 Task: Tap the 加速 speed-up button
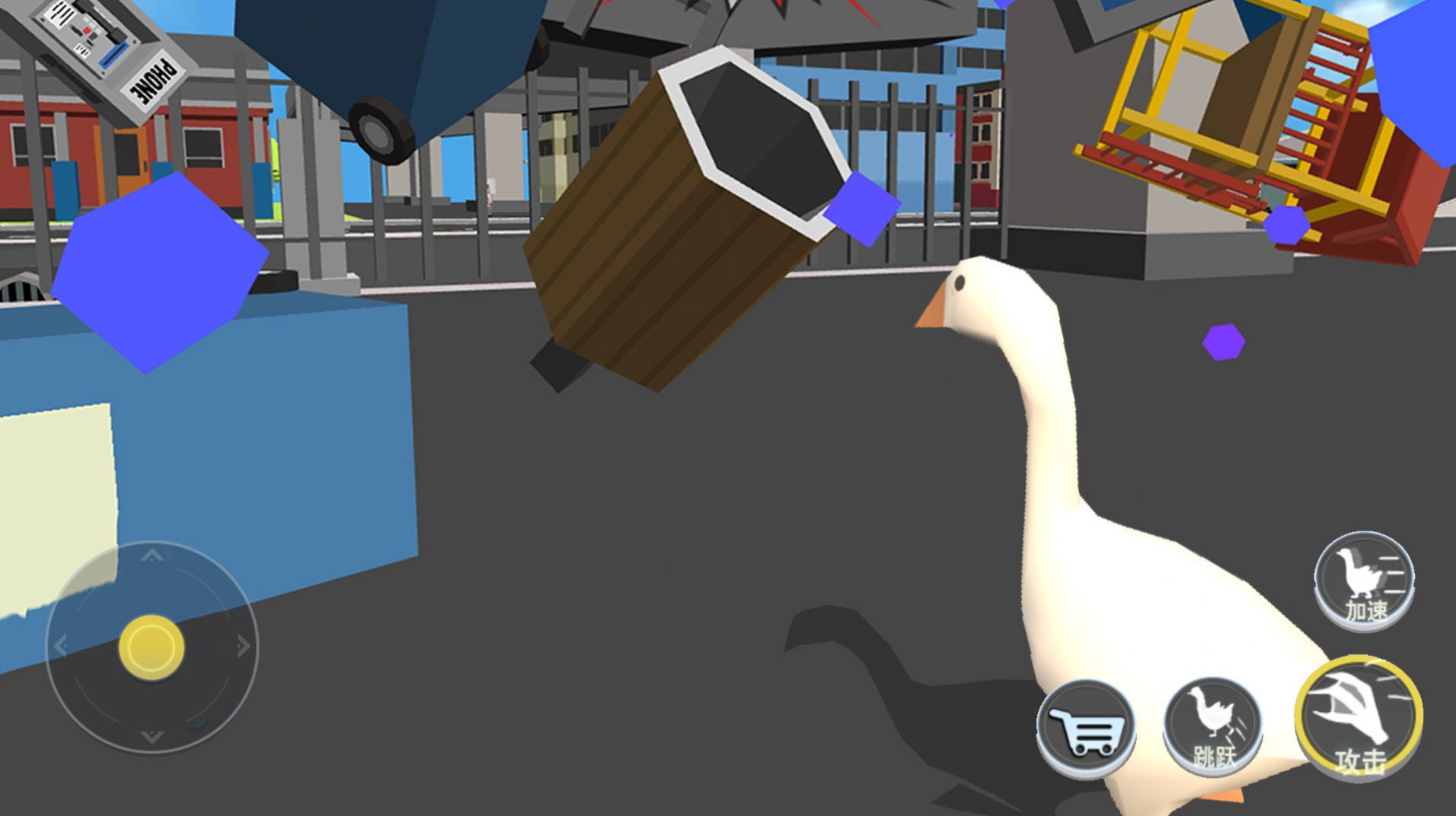pos(1364,579)
